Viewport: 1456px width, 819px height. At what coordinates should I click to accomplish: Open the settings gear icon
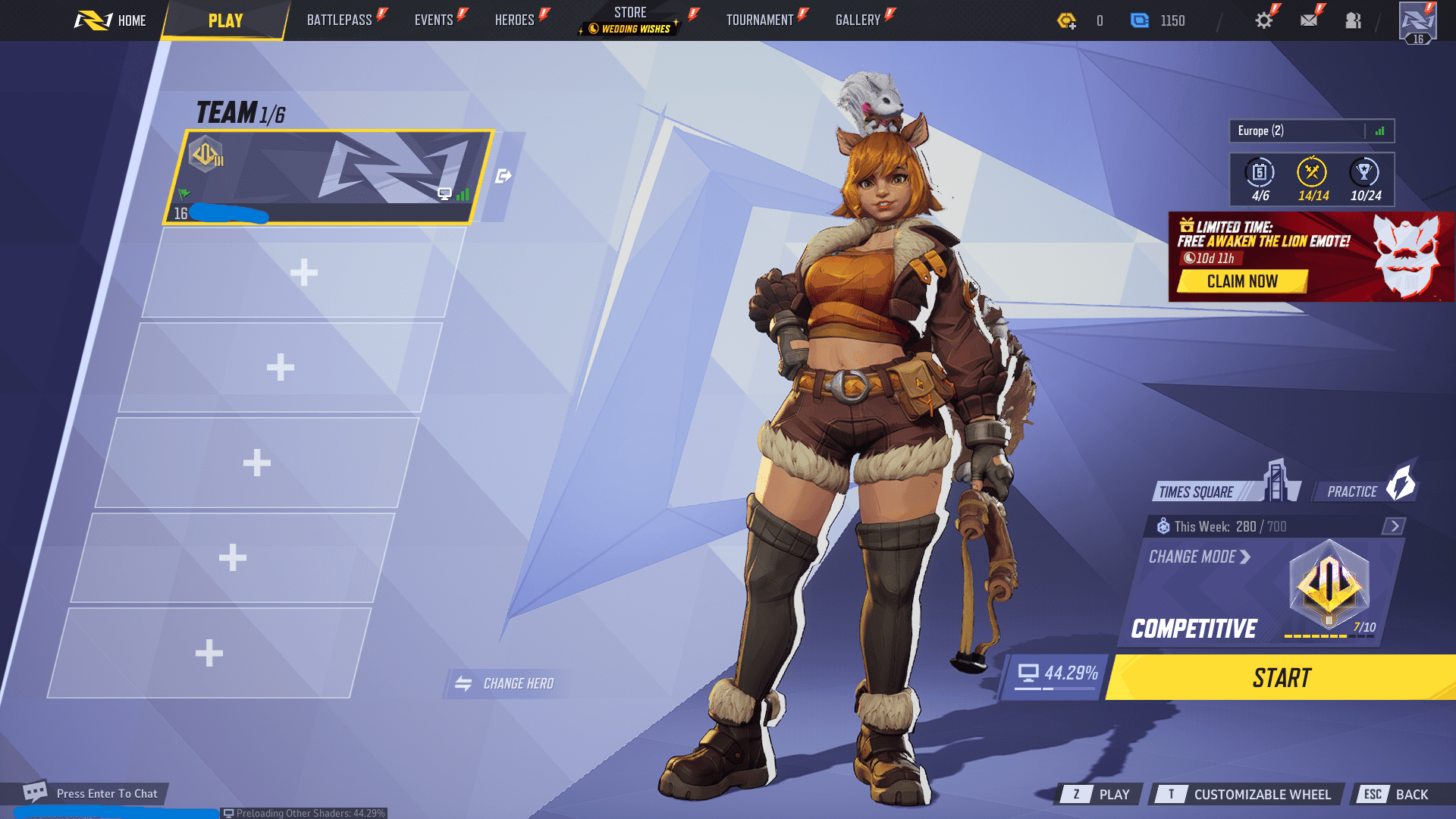click(1263, 20)
